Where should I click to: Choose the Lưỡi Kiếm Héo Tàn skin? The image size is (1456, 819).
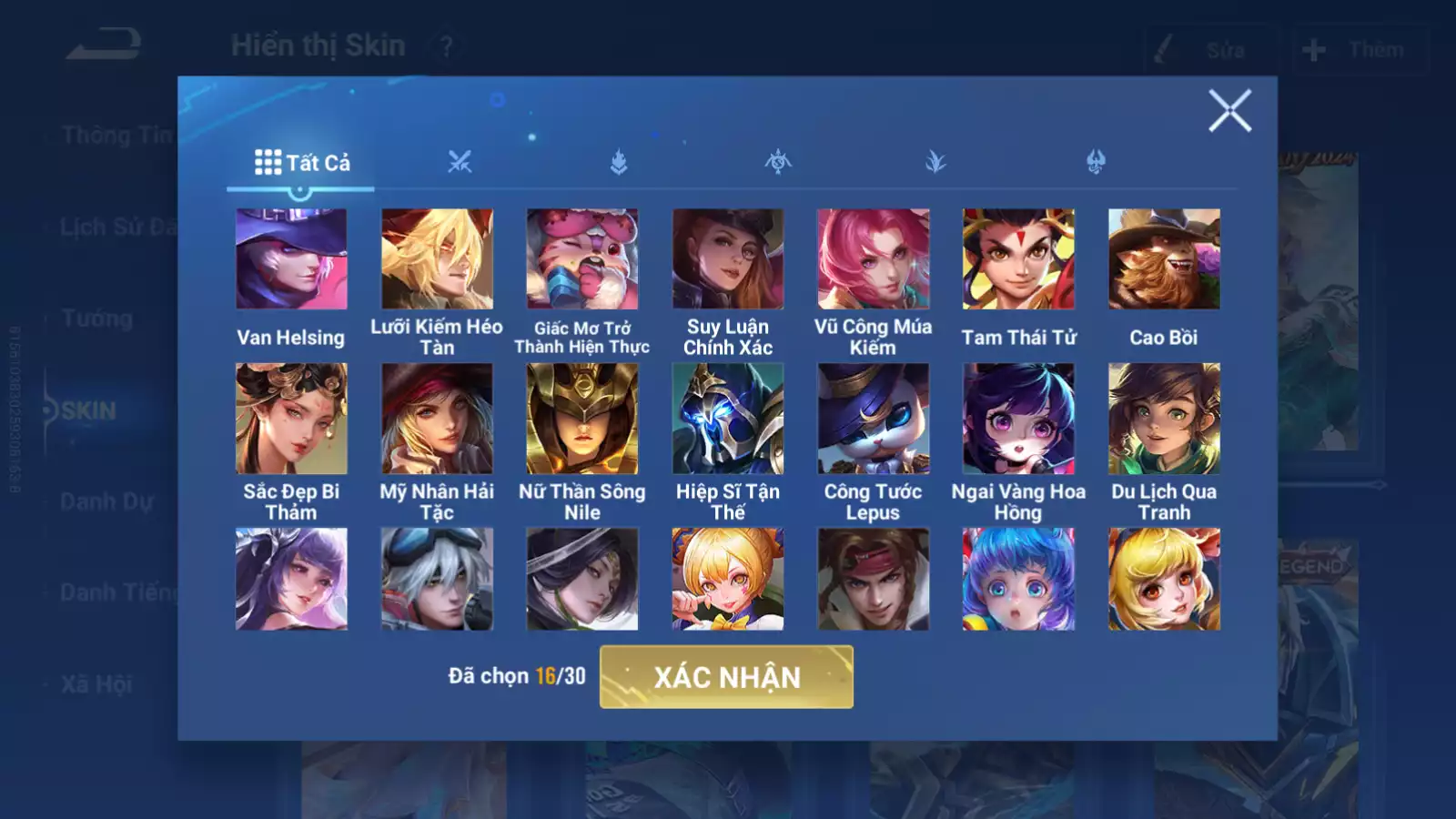pos(437,259)
